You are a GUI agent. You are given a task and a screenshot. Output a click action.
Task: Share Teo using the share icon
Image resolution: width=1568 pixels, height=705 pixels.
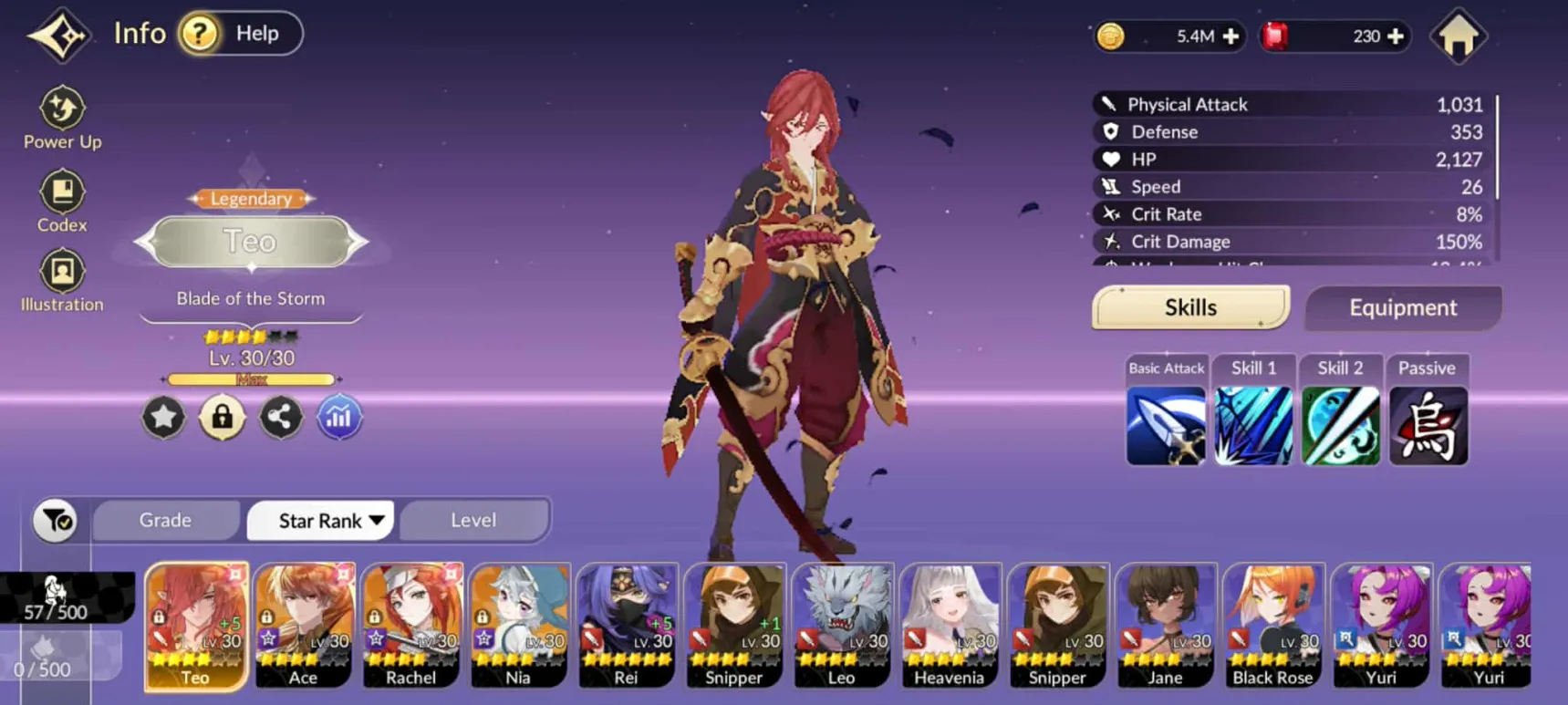[280, 418]
